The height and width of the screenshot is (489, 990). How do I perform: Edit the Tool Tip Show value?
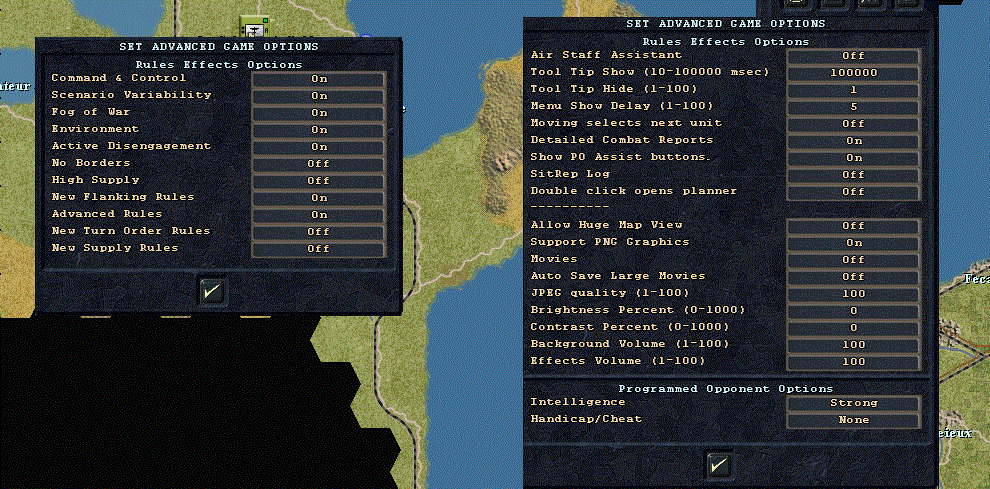tap(853, 73)
